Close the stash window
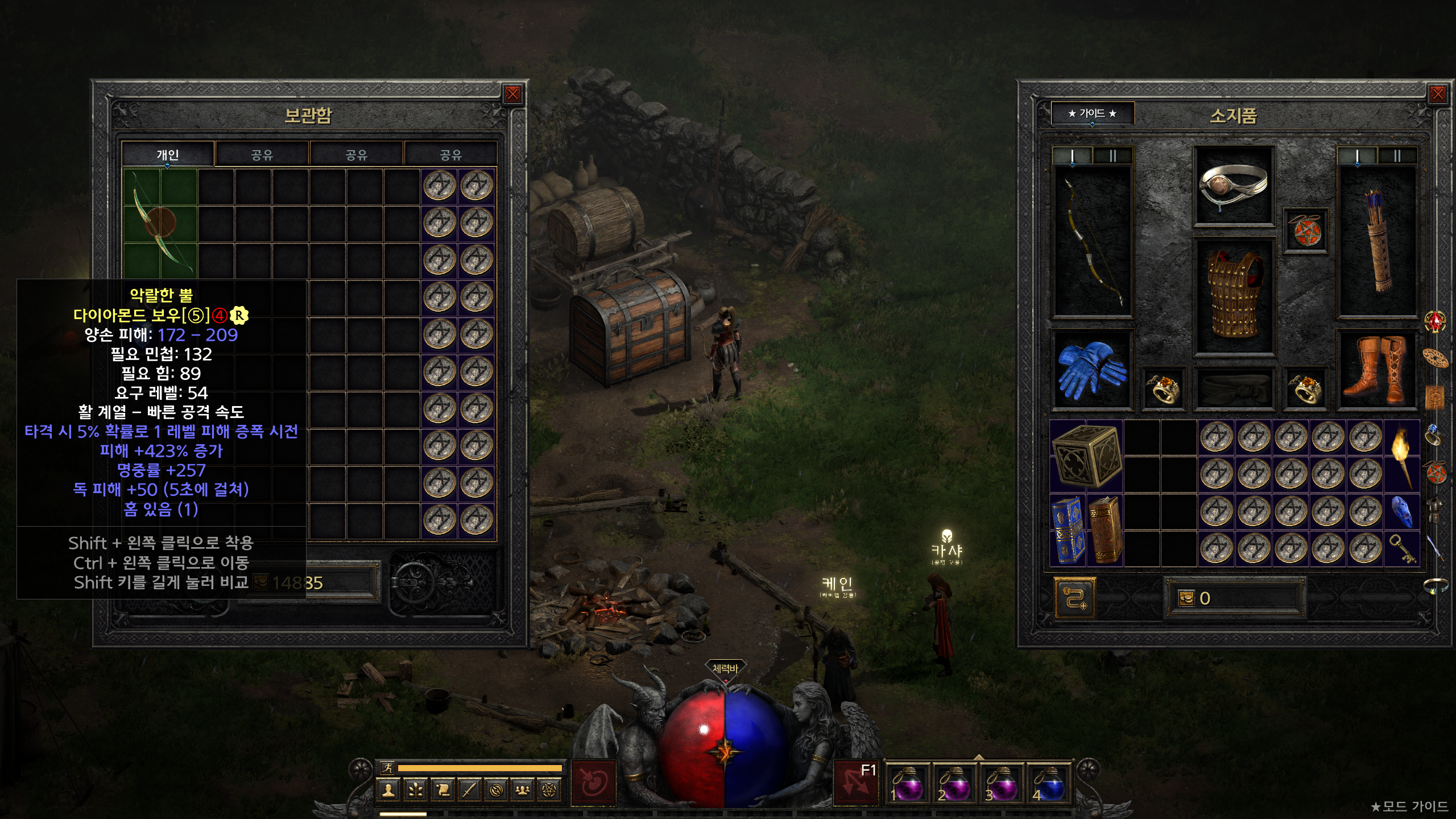Viewport: 1456px width, 819px height. [512, 94]
